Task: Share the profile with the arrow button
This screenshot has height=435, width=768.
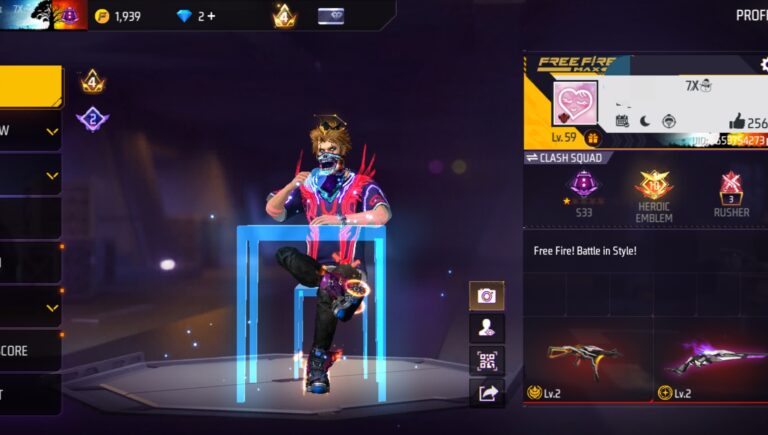Action: click(487, 393)
